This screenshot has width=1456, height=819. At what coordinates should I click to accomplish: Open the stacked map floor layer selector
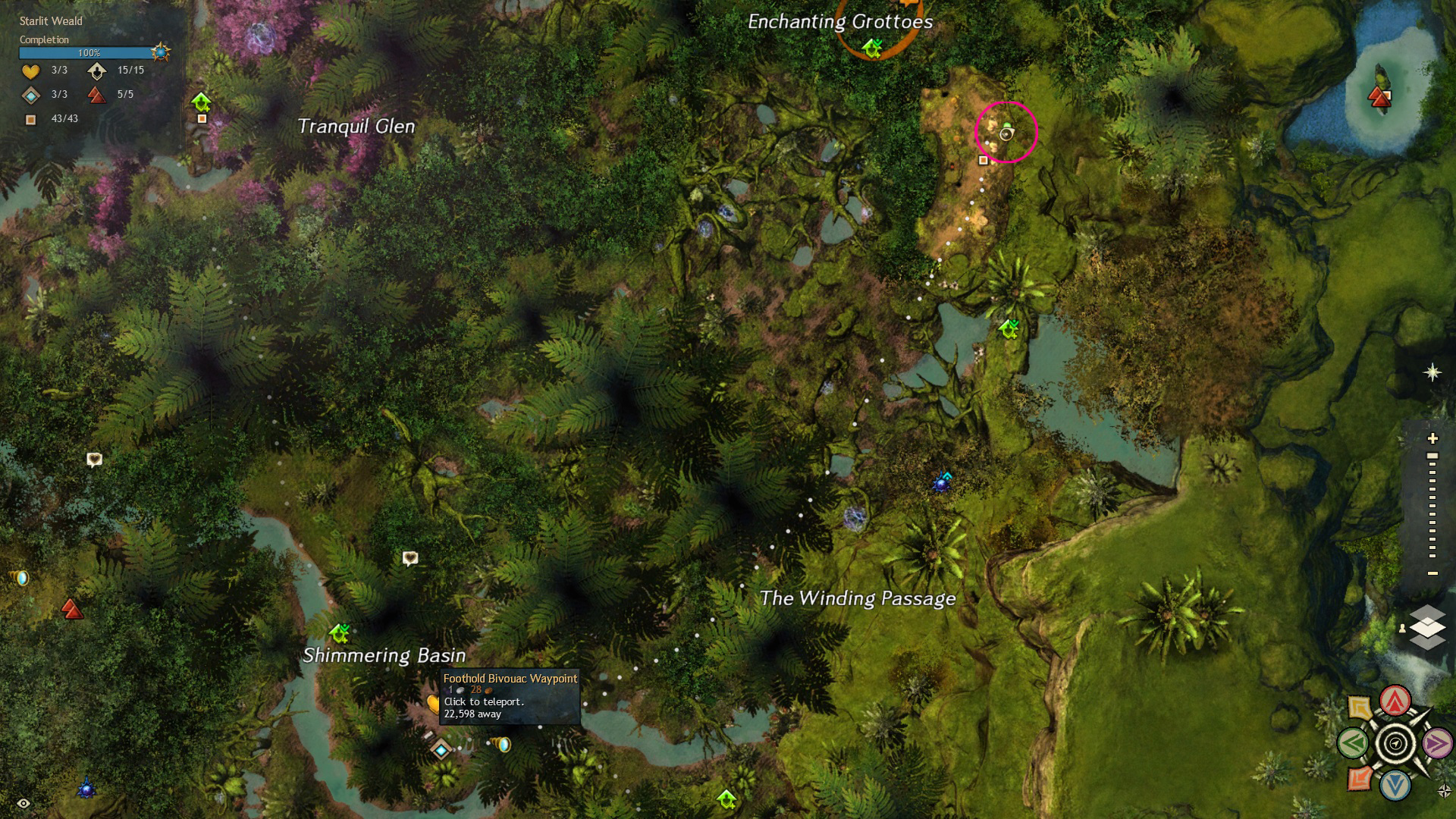pos(1427,628)
